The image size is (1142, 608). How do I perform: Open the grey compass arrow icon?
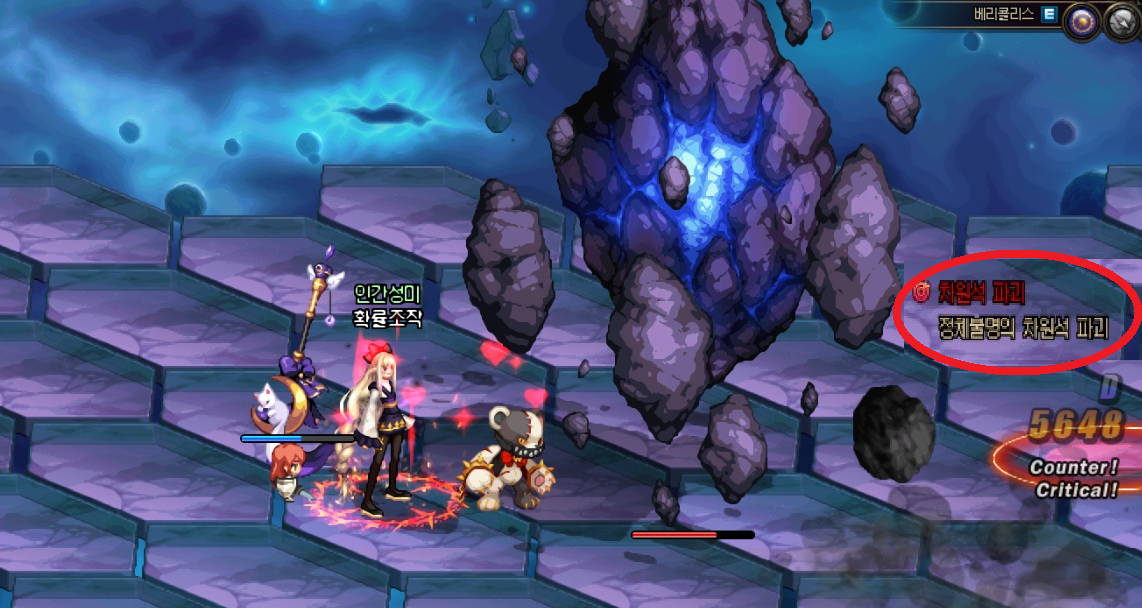tap(1123, 21)
